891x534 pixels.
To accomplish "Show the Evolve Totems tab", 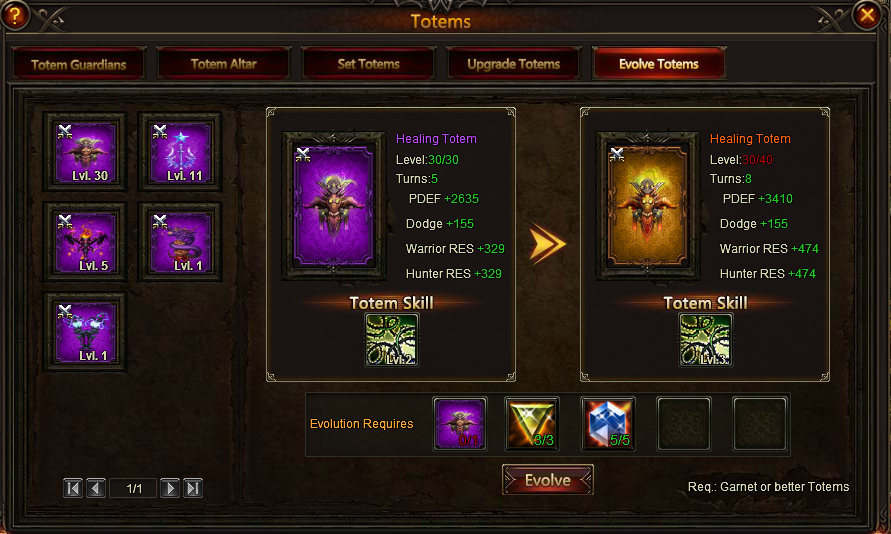I will tap(658, 64).
